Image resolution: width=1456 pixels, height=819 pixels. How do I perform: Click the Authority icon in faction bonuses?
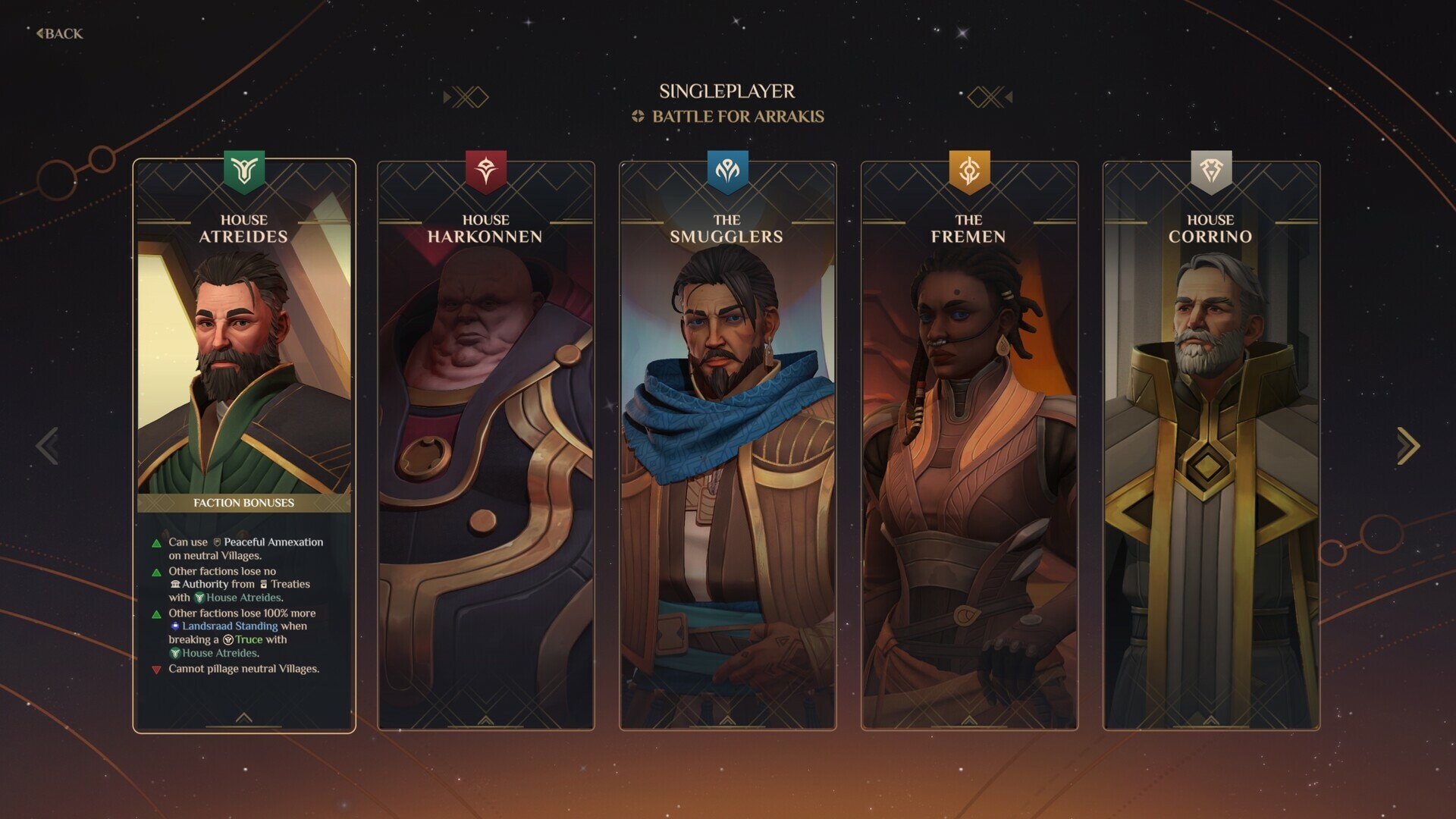(177, 584)
